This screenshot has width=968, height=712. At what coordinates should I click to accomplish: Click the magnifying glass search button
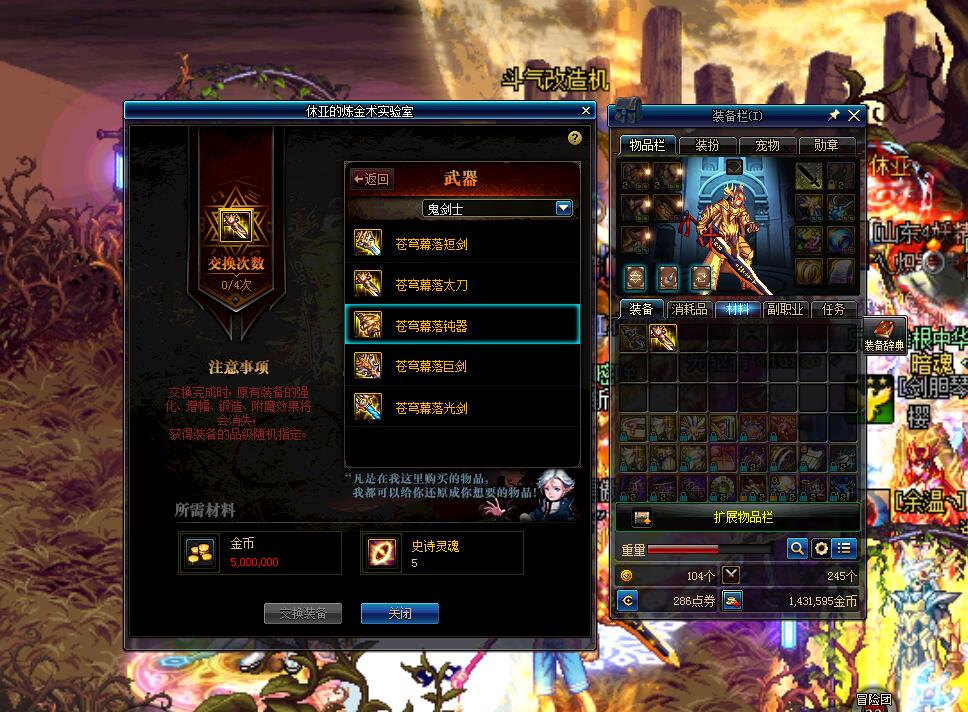[797, 548]
